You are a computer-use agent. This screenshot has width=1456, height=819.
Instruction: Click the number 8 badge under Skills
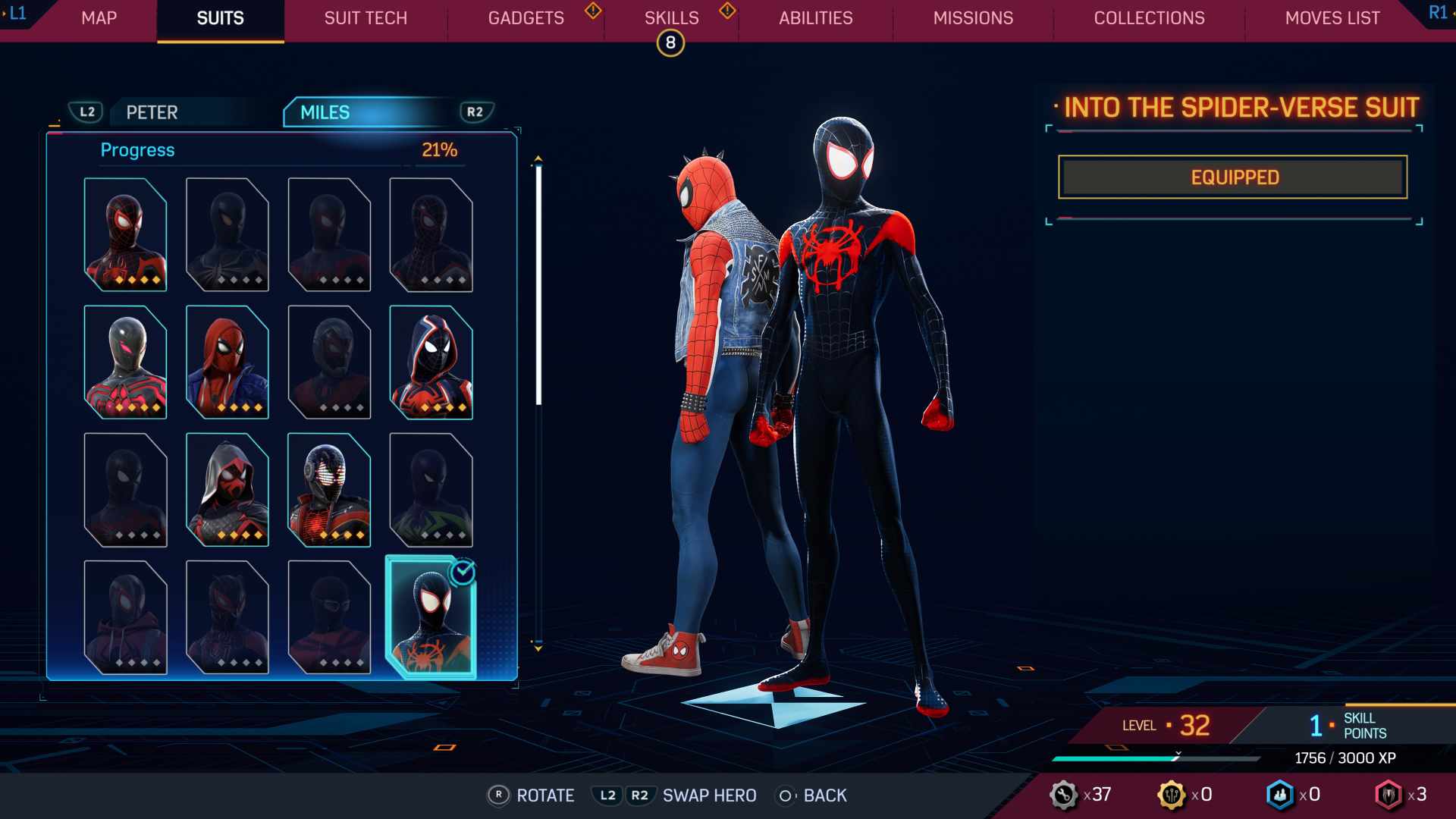[x=670, y=43]
